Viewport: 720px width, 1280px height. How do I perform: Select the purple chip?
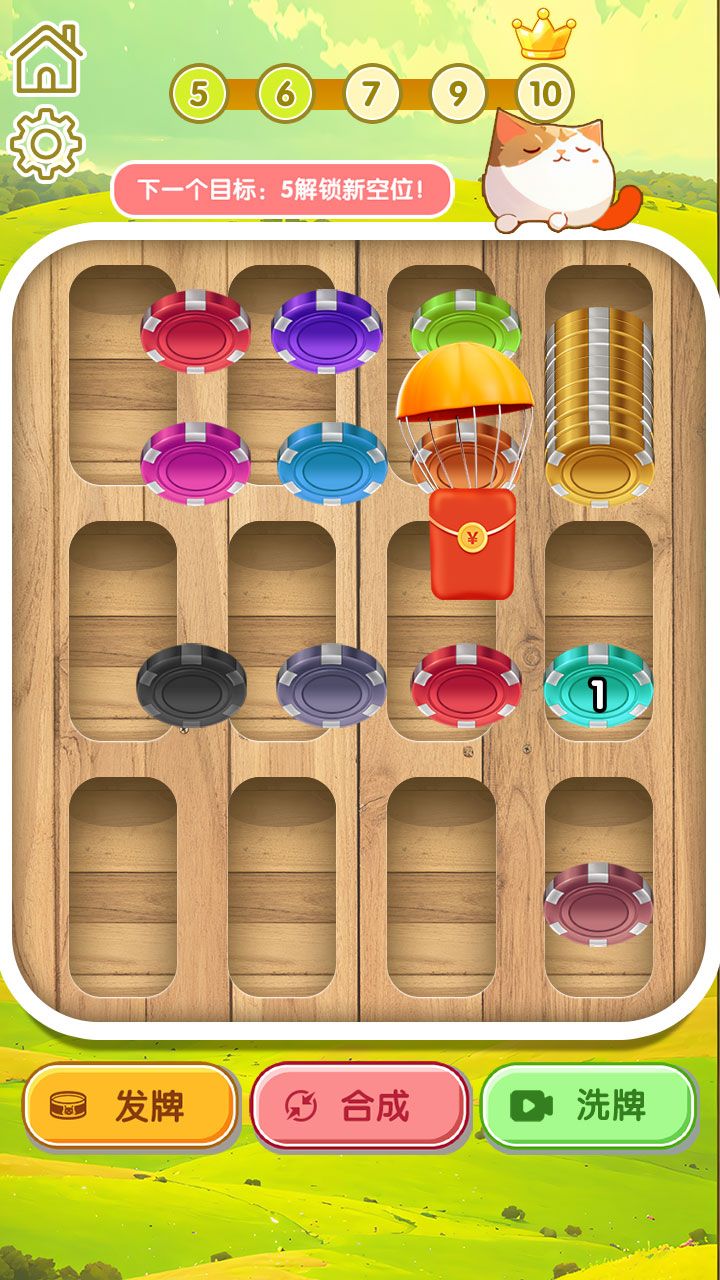tap(326, 331)
